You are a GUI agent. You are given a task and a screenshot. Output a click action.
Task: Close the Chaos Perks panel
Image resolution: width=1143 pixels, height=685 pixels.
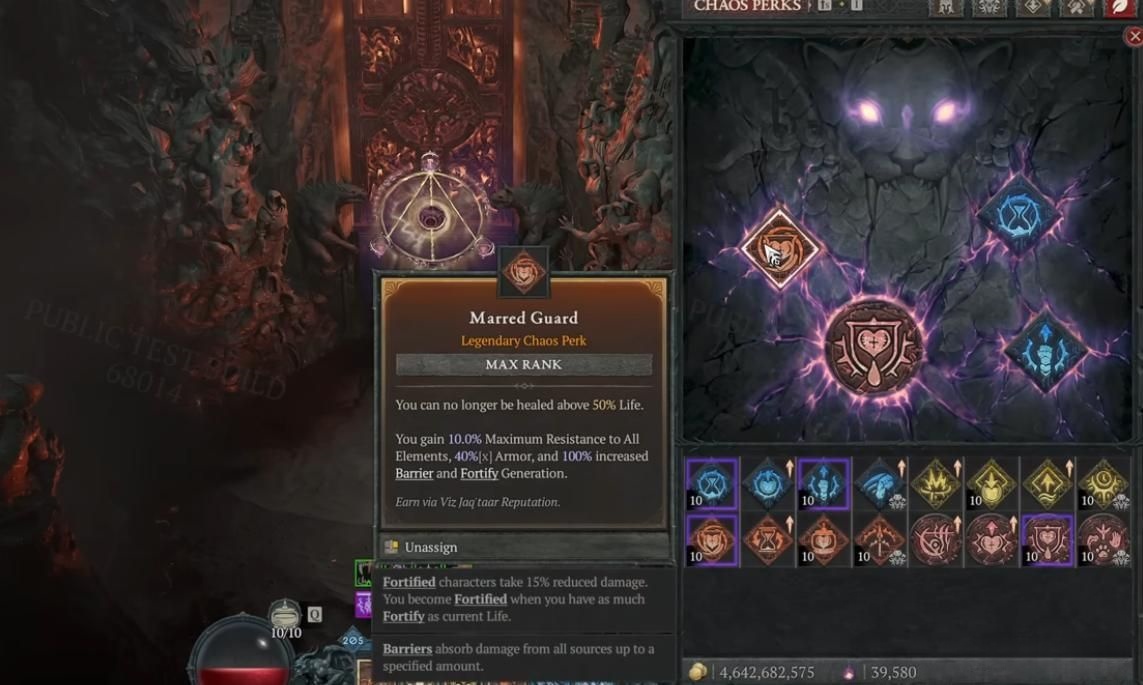pos(1133,37)
